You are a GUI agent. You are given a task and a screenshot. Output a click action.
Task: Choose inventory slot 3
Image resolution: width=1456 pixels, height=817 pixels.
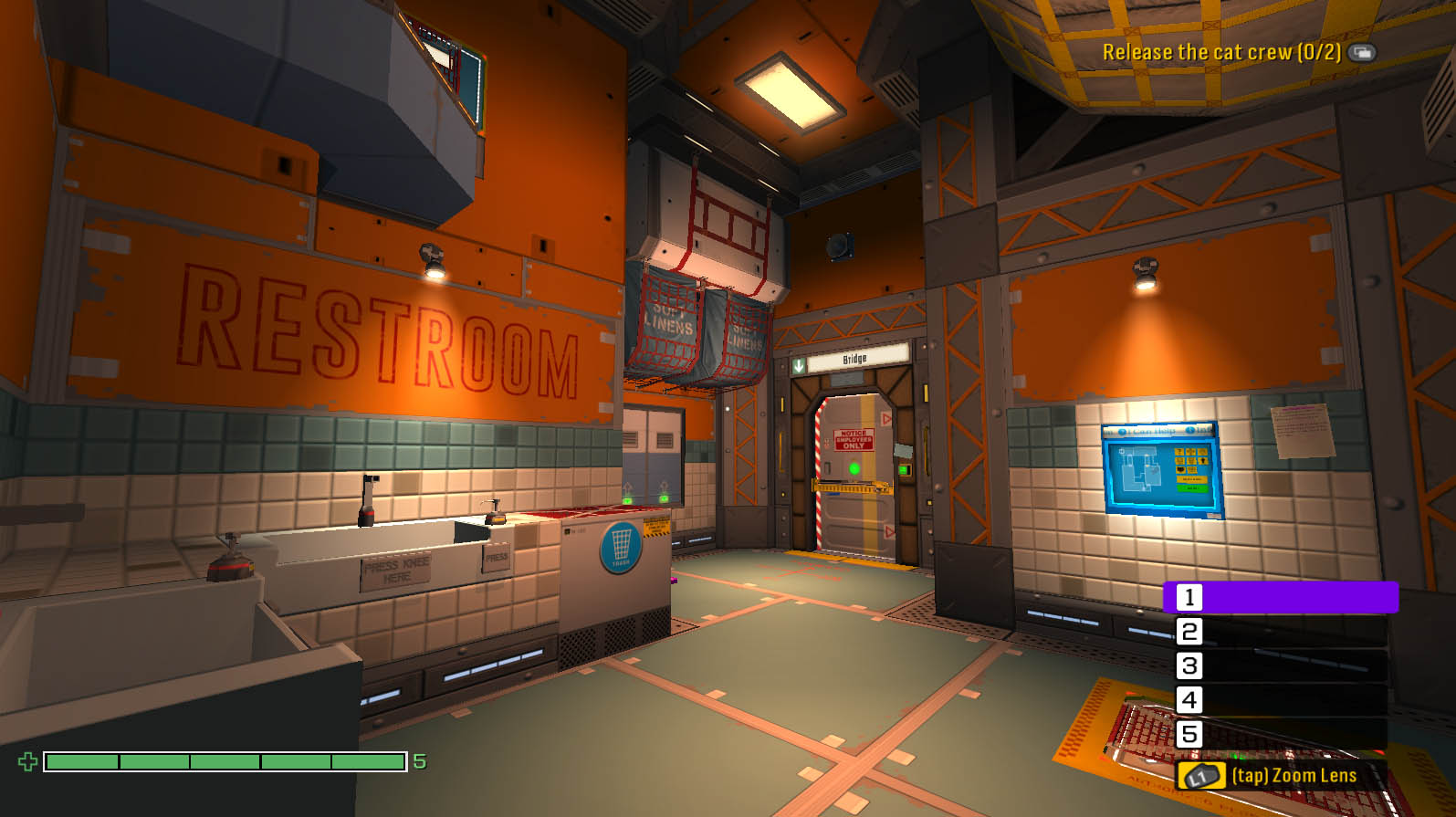click(x=1280, y=665)
